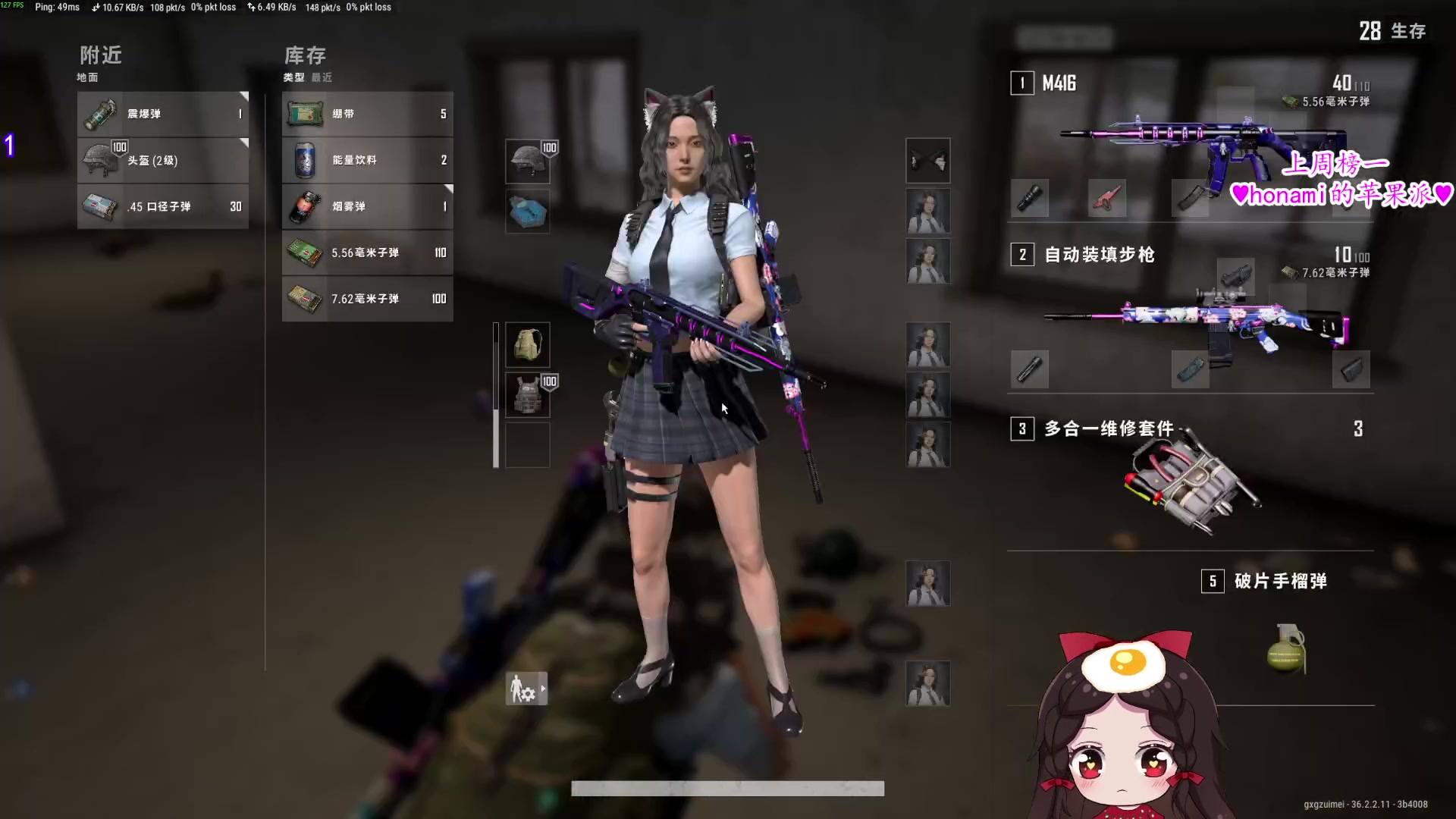Select the 7.62mm ammo stack
The image size is (1456, 819).
(x=368, y=299)
